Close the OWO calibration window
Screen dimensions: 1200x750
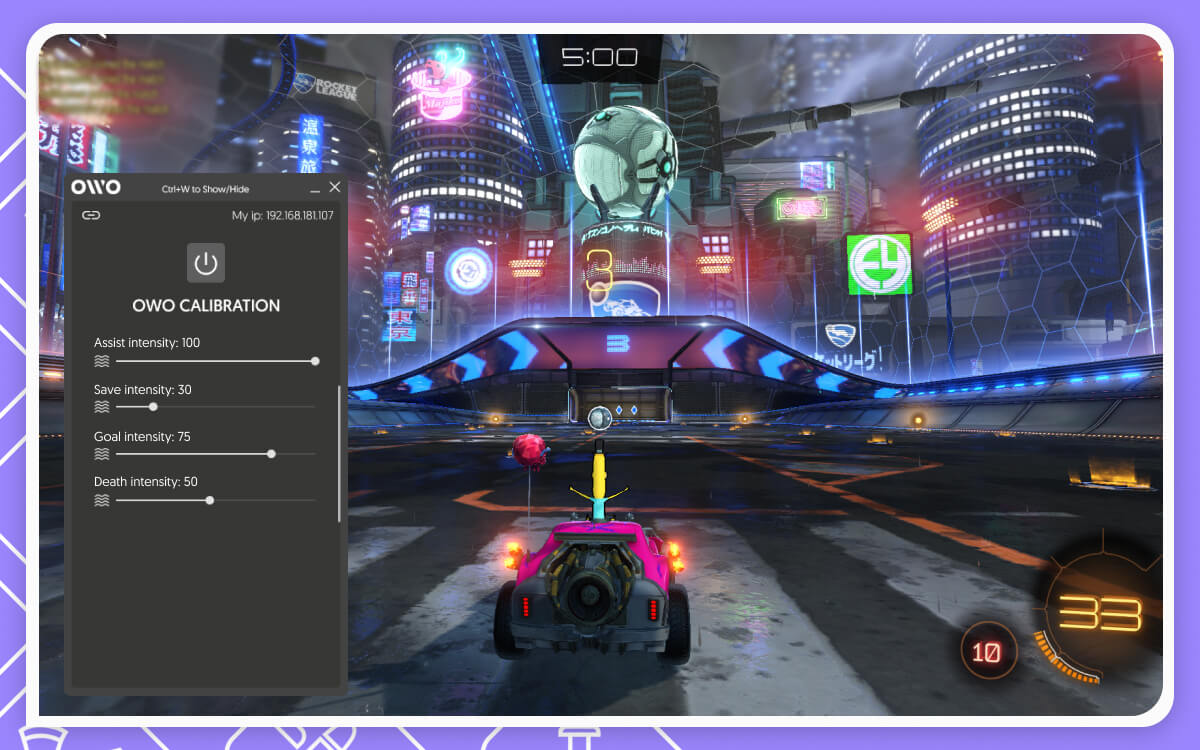coord(335,187)
